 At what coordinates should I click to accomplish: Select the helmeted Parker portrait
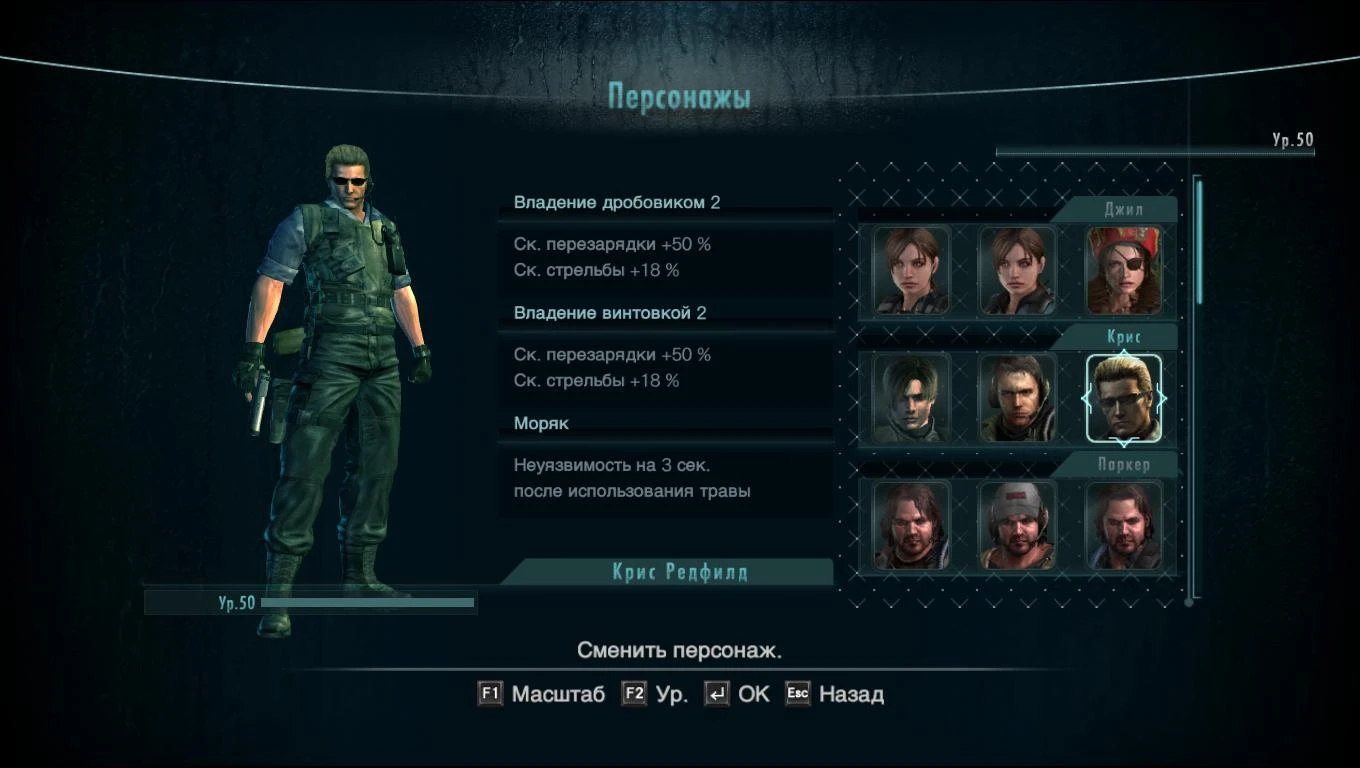[x=1018, y=524]
